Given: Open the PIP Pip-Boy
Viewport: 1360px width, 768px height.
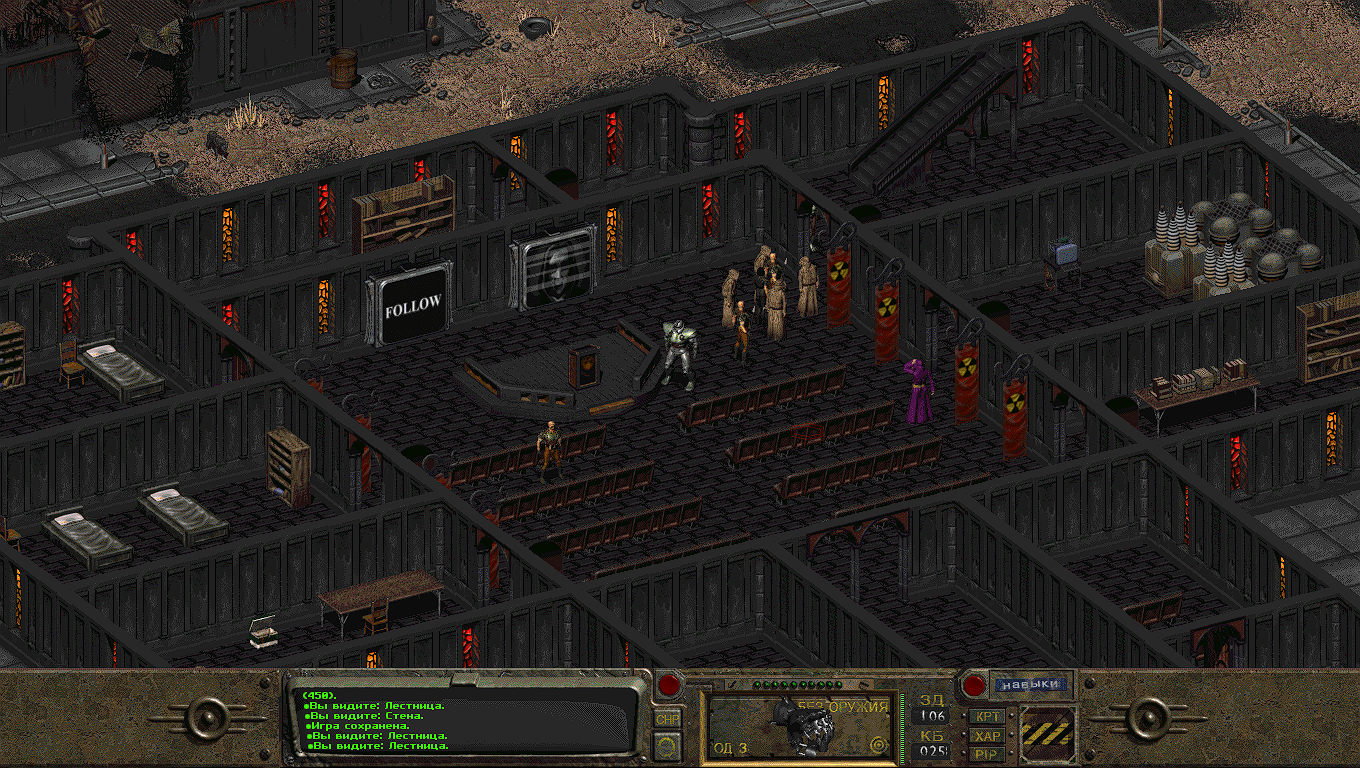Looking at the screenshot, I should pos(987,753).
